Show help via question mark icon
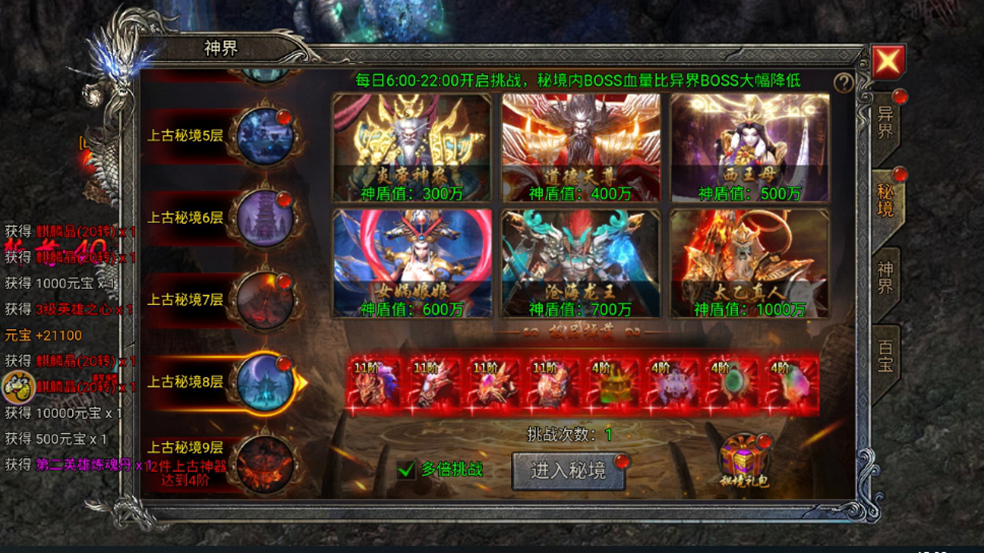 pos(845,82)
